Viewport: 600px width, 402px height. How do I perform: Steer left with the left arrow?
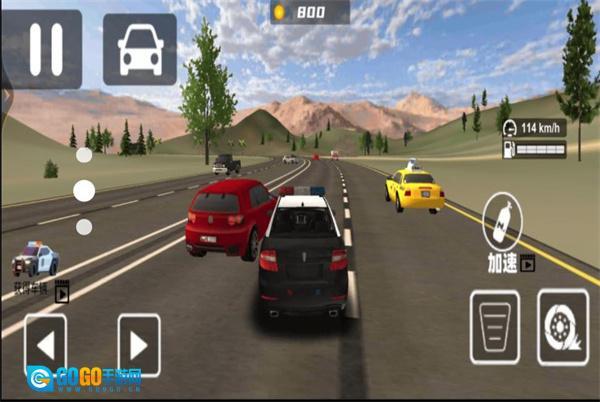[45, 345]
